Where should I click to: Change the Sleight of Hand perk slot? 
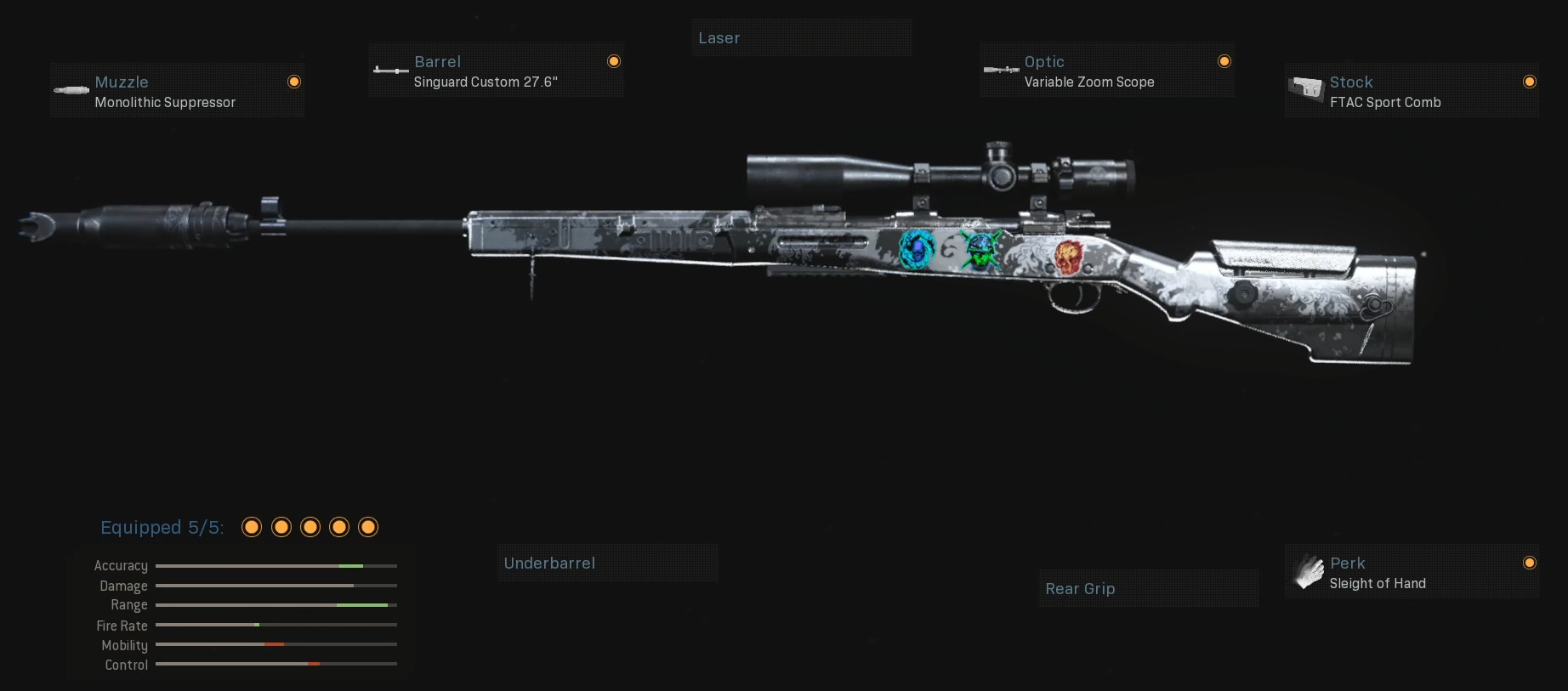[x=1411, y=573]
